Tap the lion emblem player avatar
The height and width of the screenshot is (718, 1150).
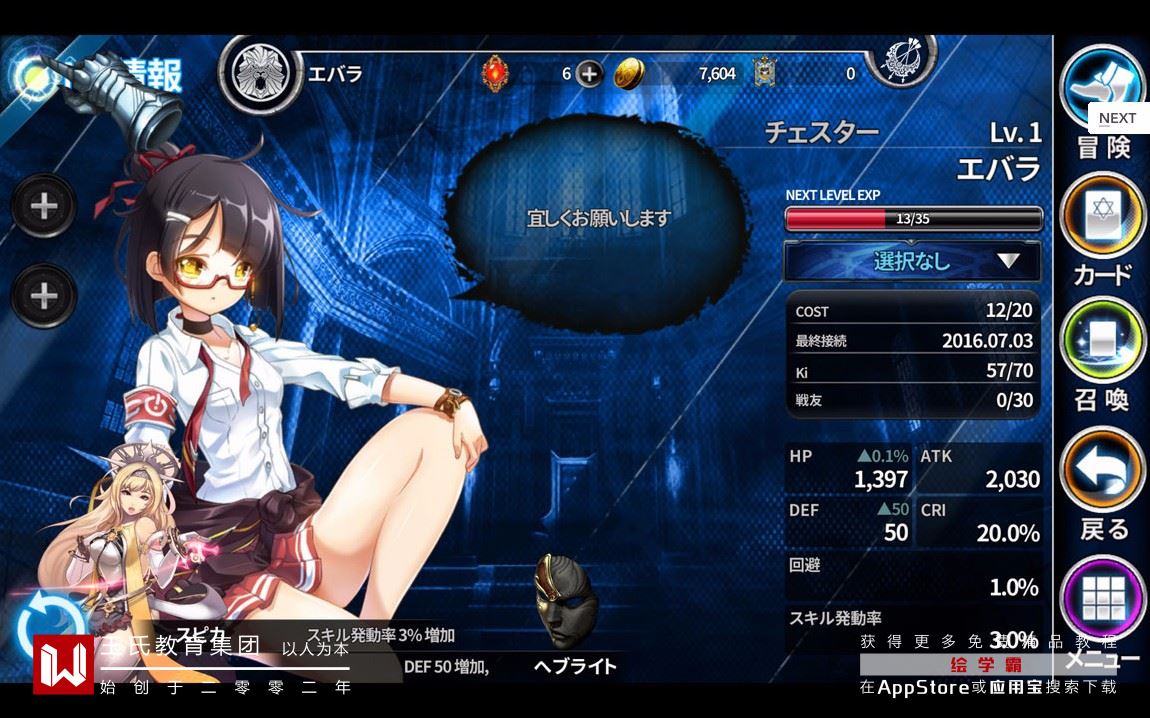click(260, 74)
